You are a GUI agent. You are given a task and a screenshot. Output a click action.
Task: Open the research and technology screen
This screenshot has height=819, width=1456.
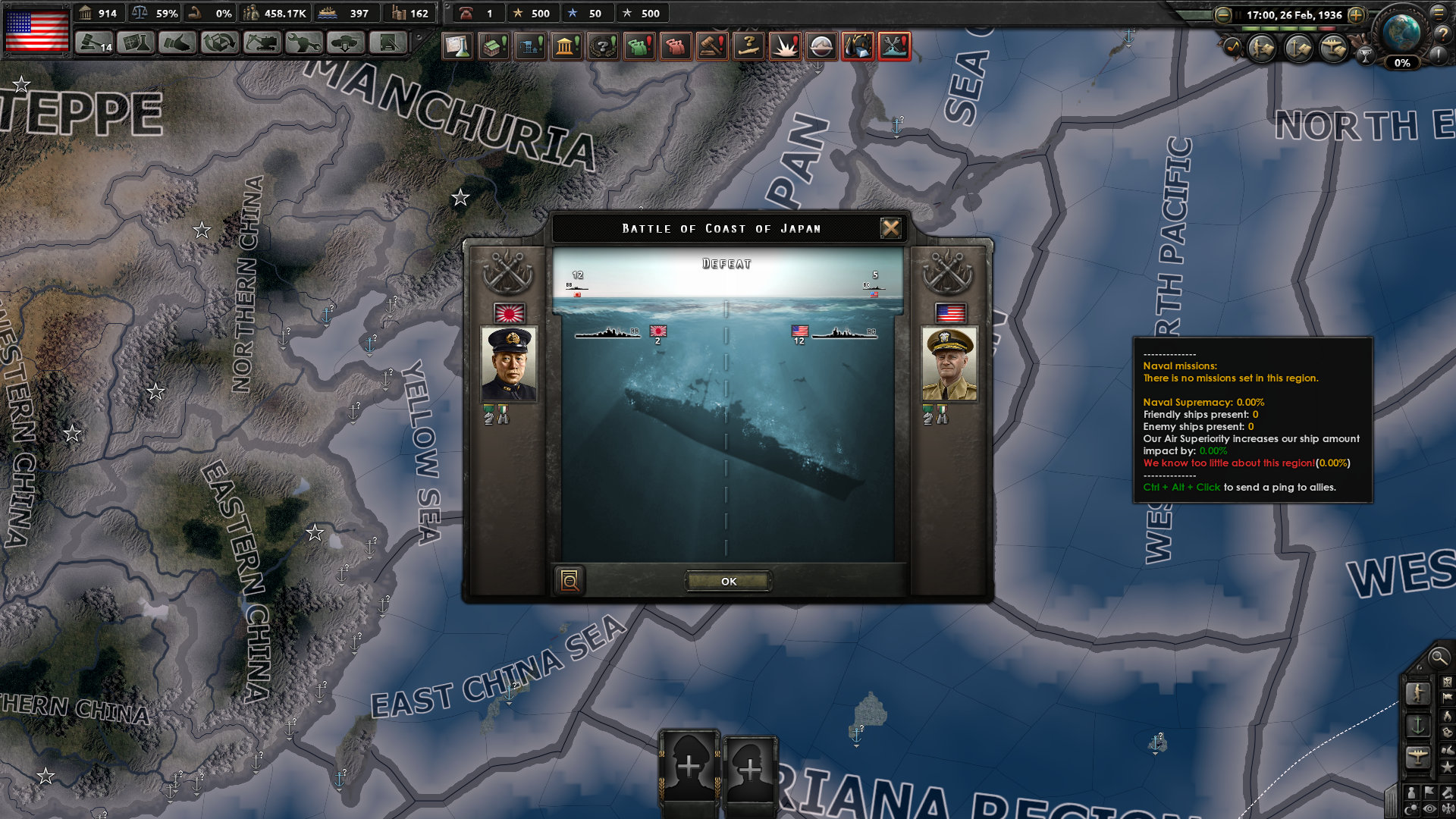point(457,46)
